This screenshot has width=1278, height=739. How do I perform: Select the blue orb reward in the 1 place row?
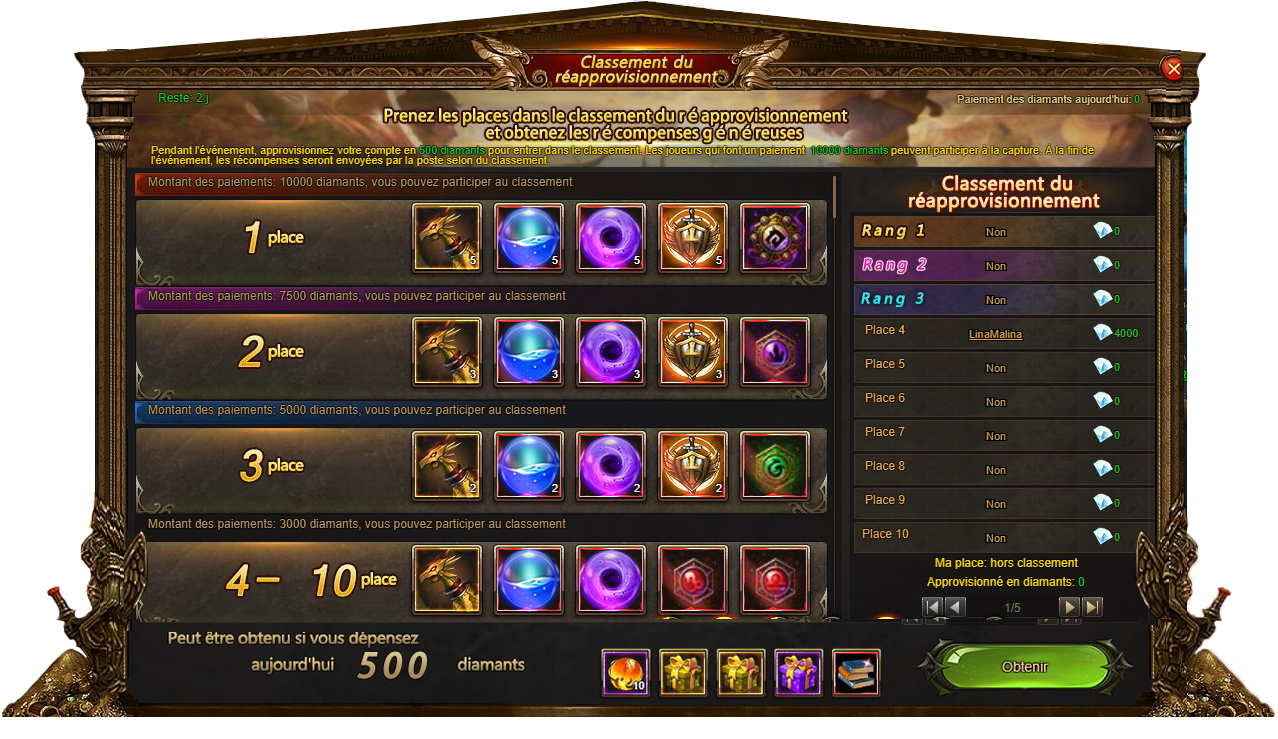tap(529, 238)
